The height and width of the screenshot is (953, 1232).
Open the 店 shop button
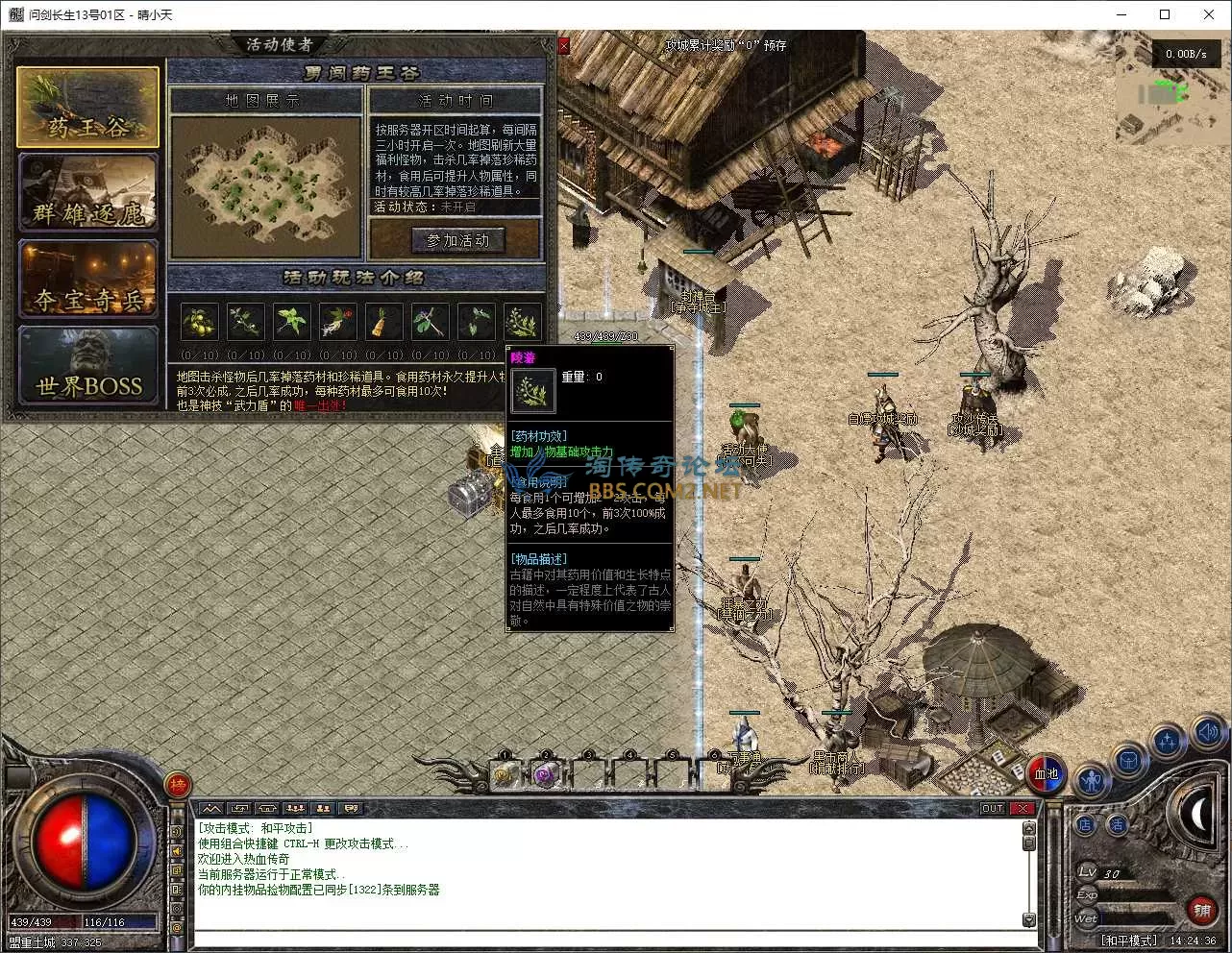click(x=1085, y=825)
